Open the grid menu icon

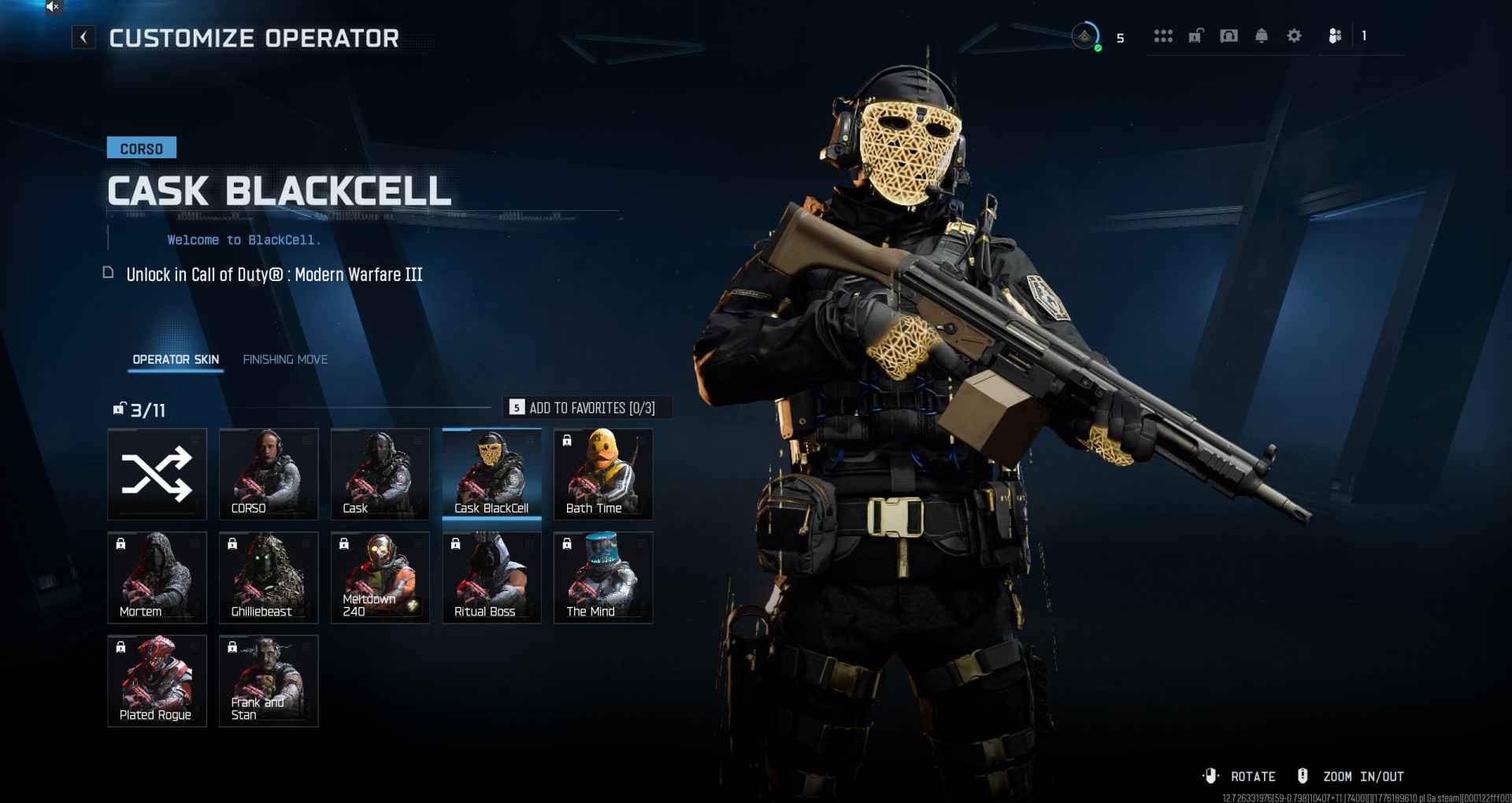1163,36
